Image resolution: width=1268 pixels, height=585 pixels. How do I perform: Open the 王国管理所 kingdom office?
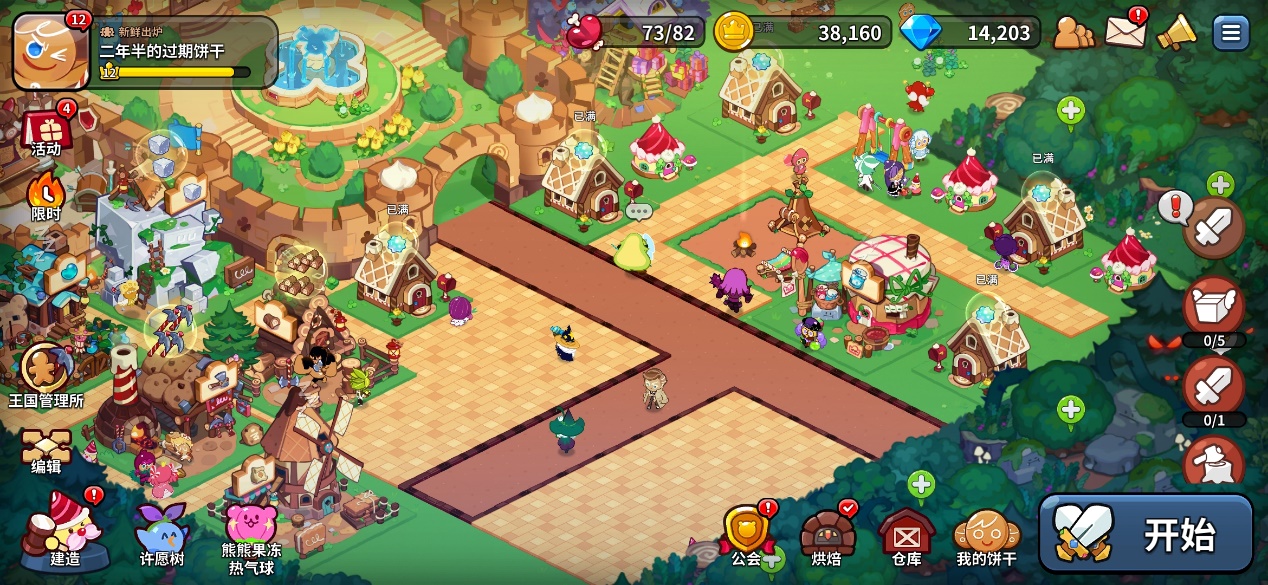pos(46,375)
